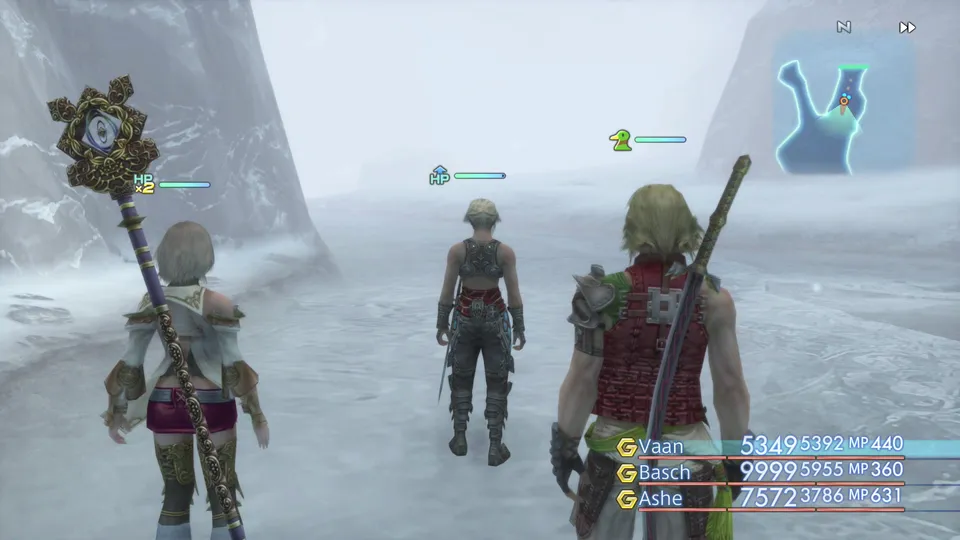Viewport: 960px width, 540px height.
Task: Select Vaan in the party list
Action: click(x=661, y=447)
